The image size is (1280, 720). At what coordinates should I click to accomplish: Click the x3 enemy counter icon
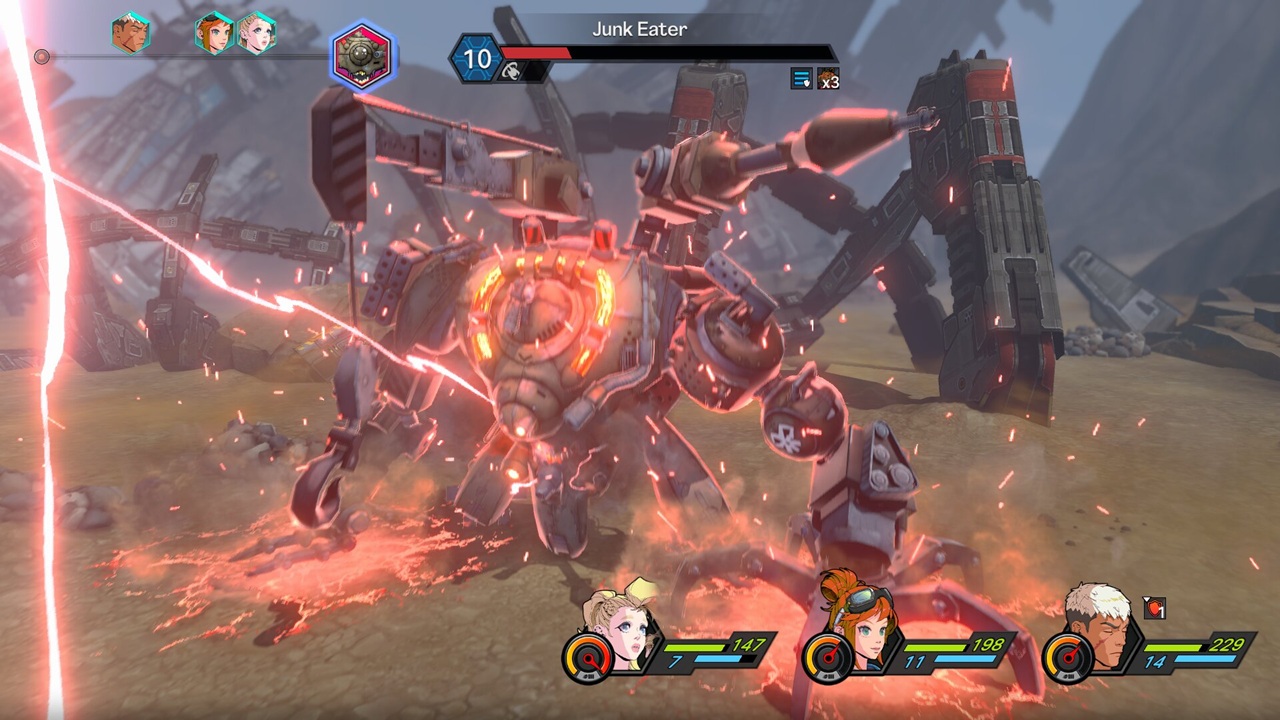pyautogui.click(x=827, y=80)
